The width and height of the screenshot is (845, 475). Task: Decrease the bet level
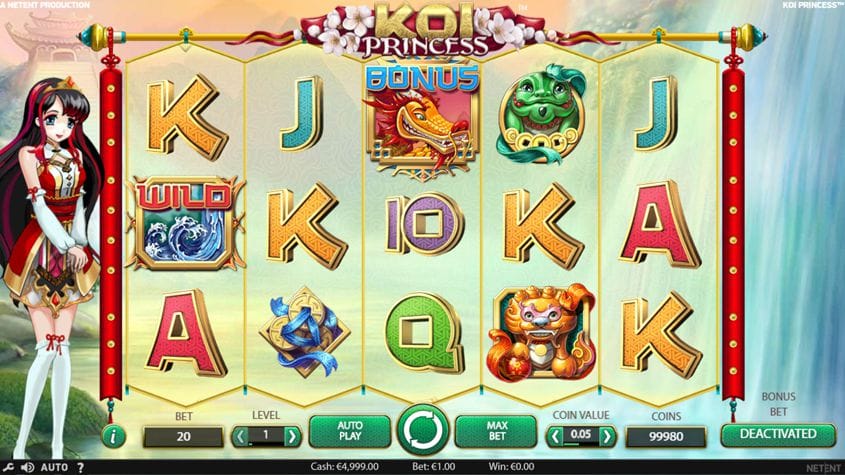tap(240, 436)
